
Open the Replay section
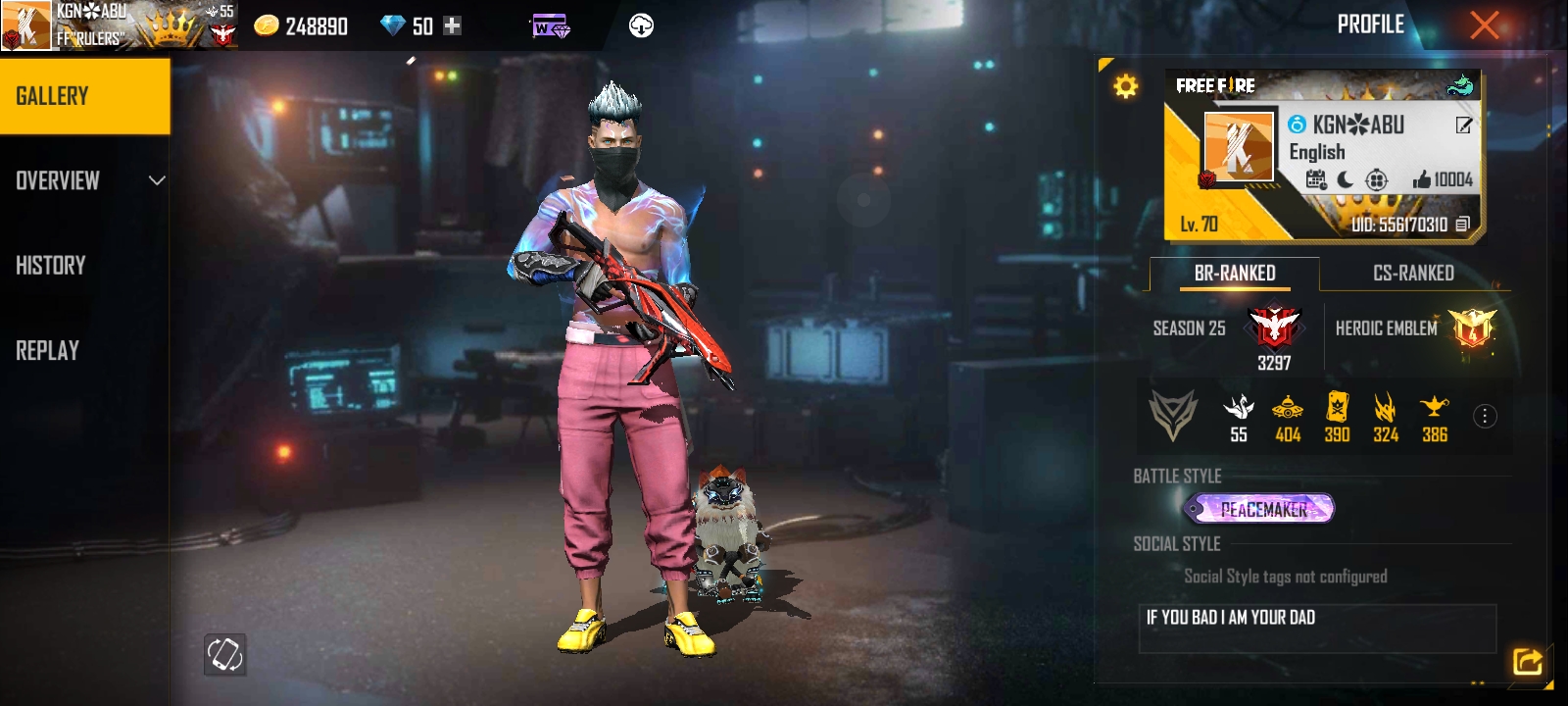(47, 351)
